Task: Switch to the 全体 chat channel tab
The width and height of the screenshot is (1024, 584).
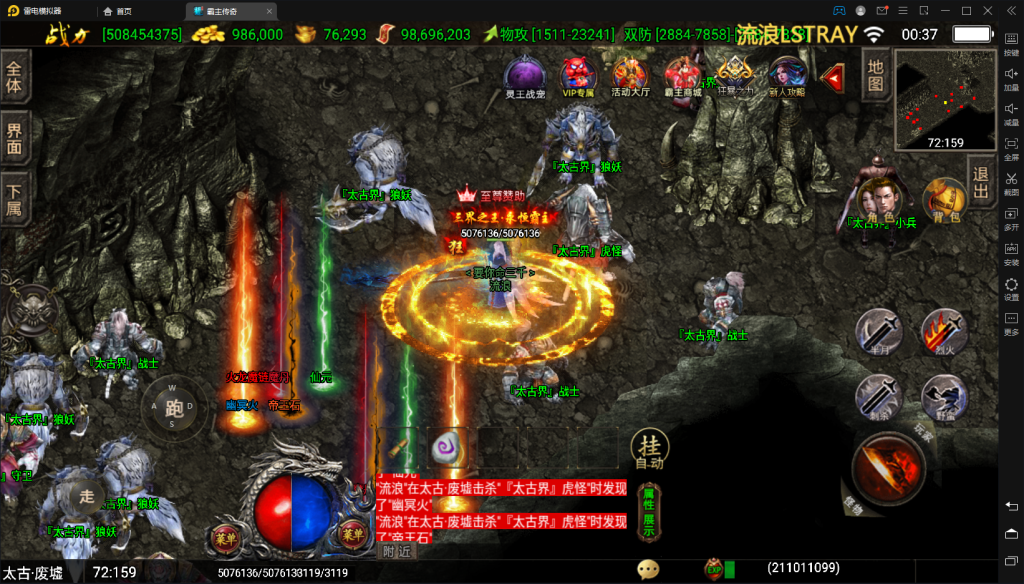Action: 14,78
